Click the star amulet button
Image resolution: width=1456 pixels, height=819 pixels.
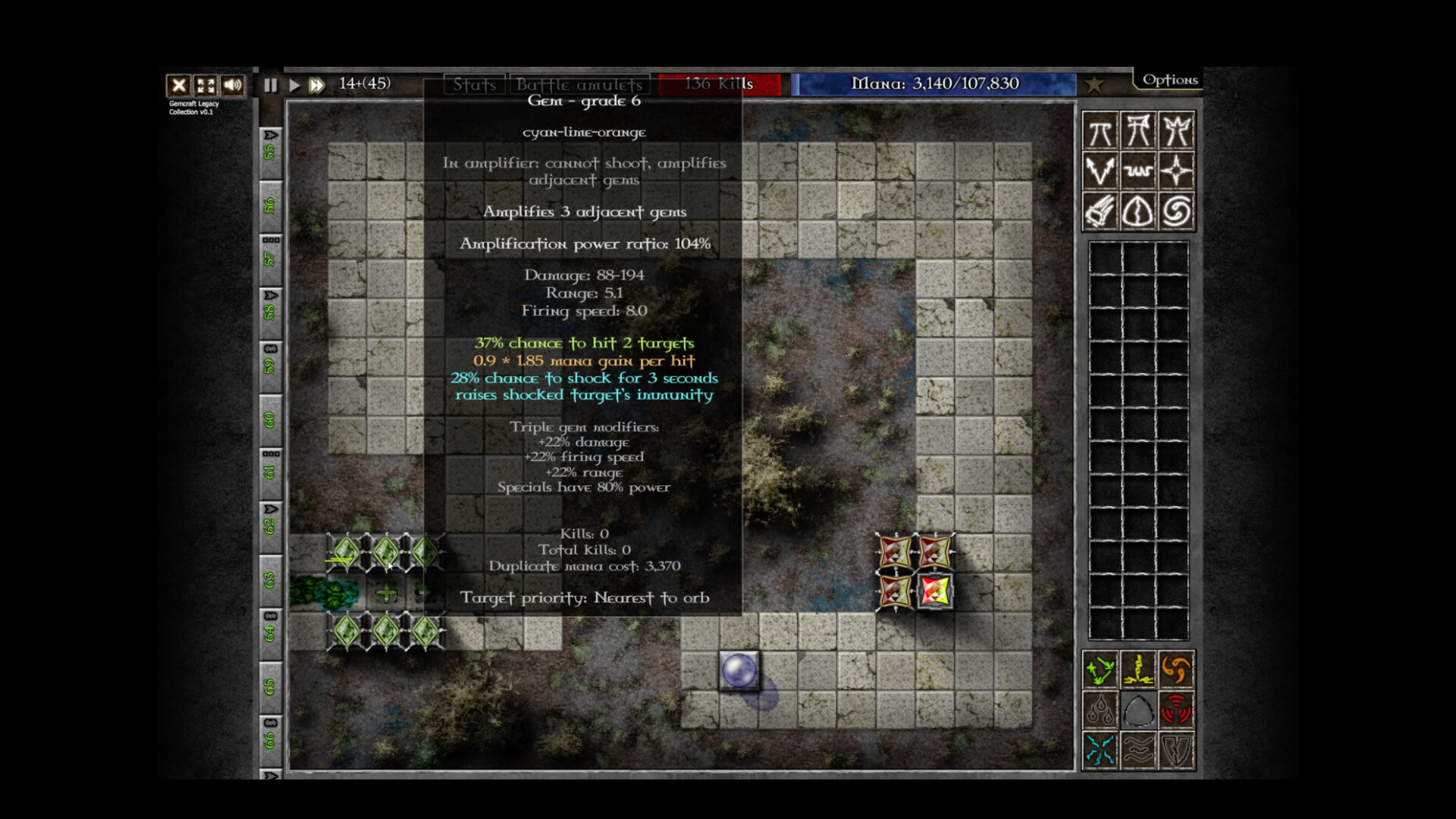pos(1094,84)
